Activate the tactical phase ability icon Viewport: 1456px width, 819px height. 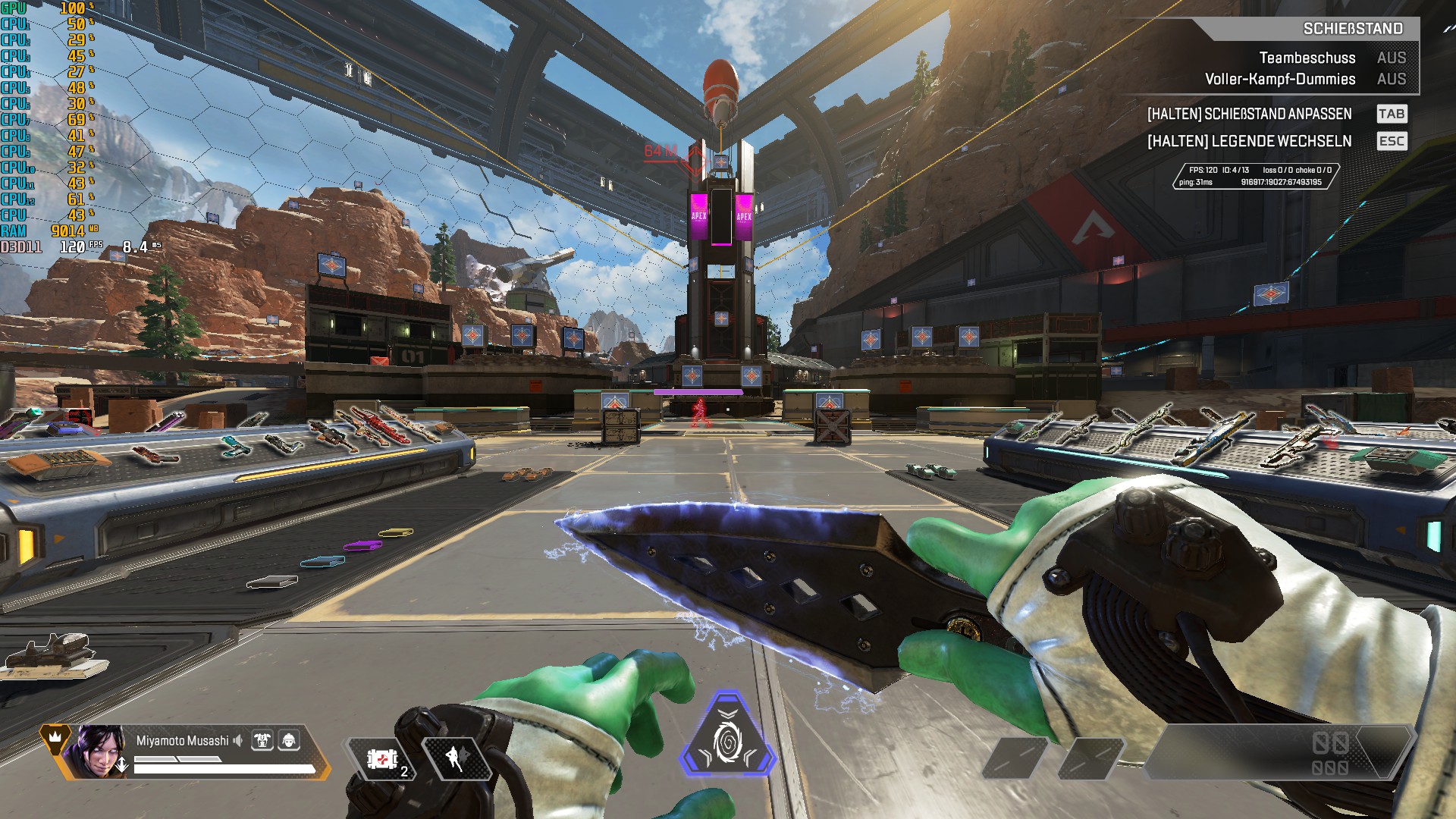pyautogui.click(x=456, y=758)
